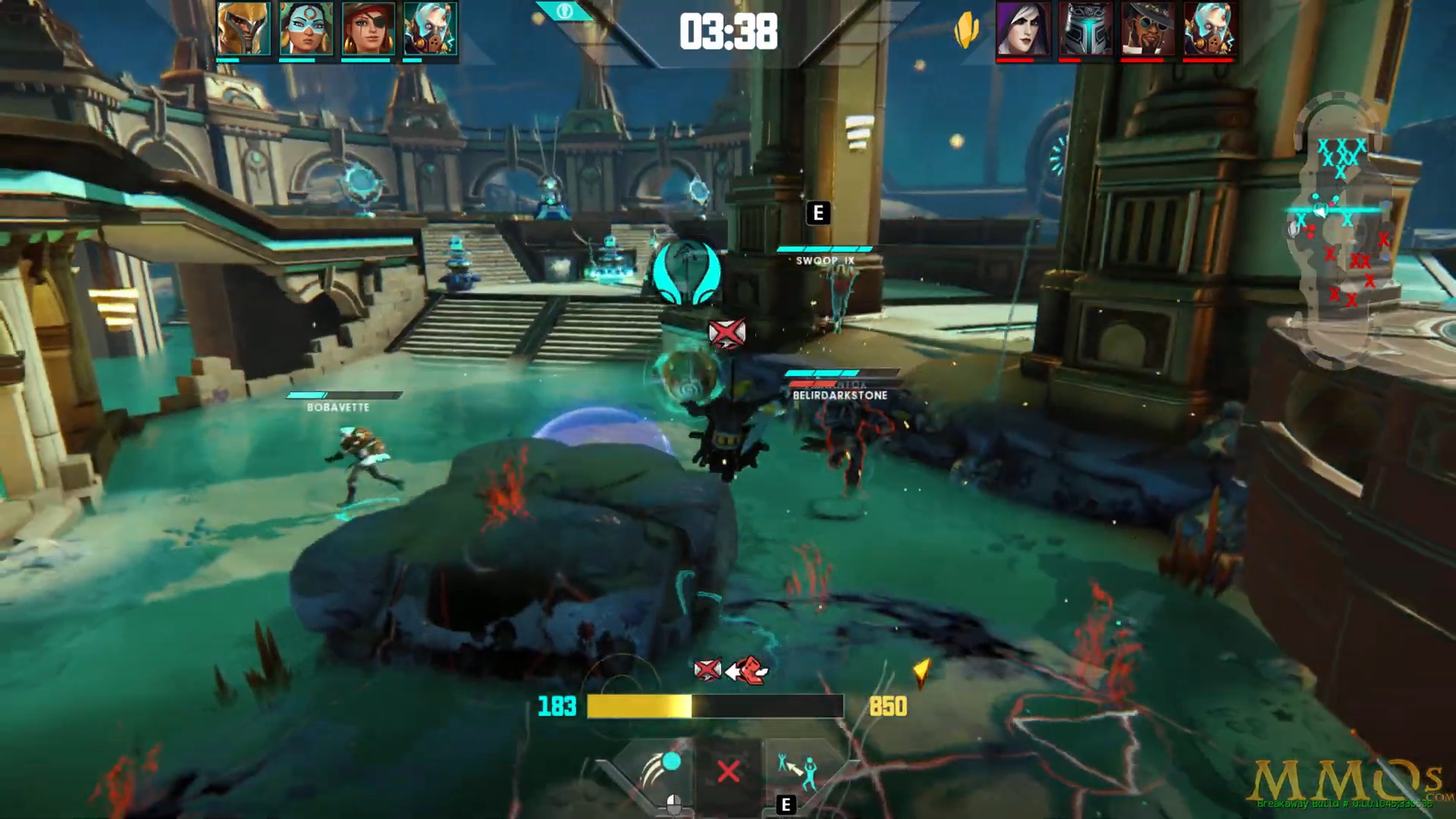Select the pale dark-haired woman enemy portrait
The image size is (1456, 819).
click(1023, 29)
